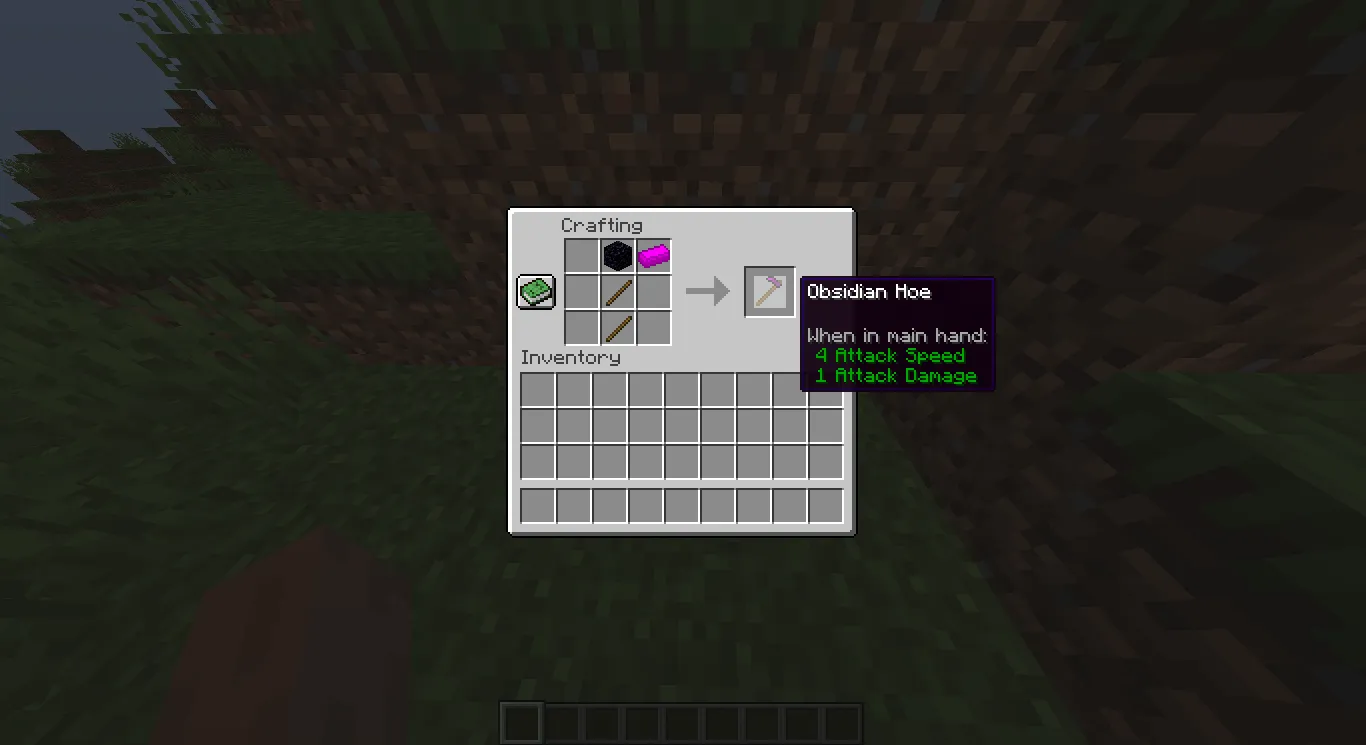
Task: Click the empty slot left of the obsidian
Action: [580, 254]
